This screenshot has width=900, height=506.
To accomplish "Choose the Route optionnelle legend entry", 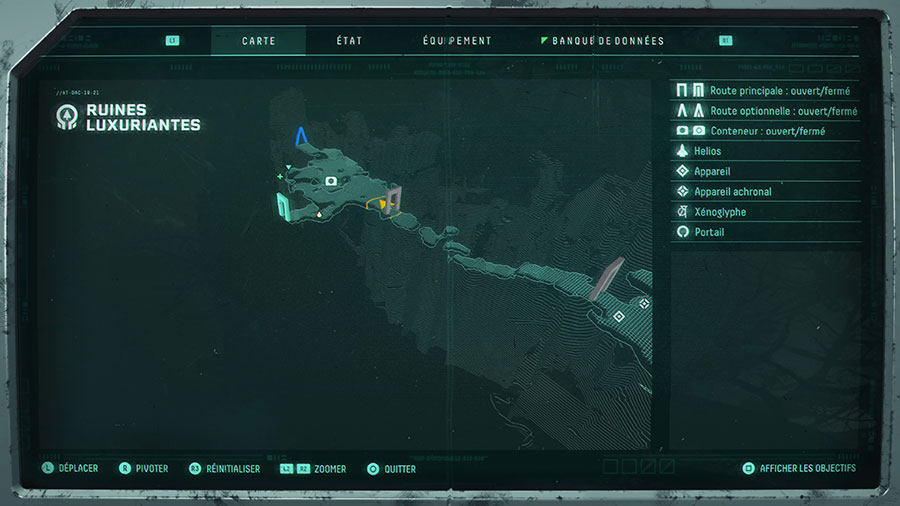I will tap(766, 111).
